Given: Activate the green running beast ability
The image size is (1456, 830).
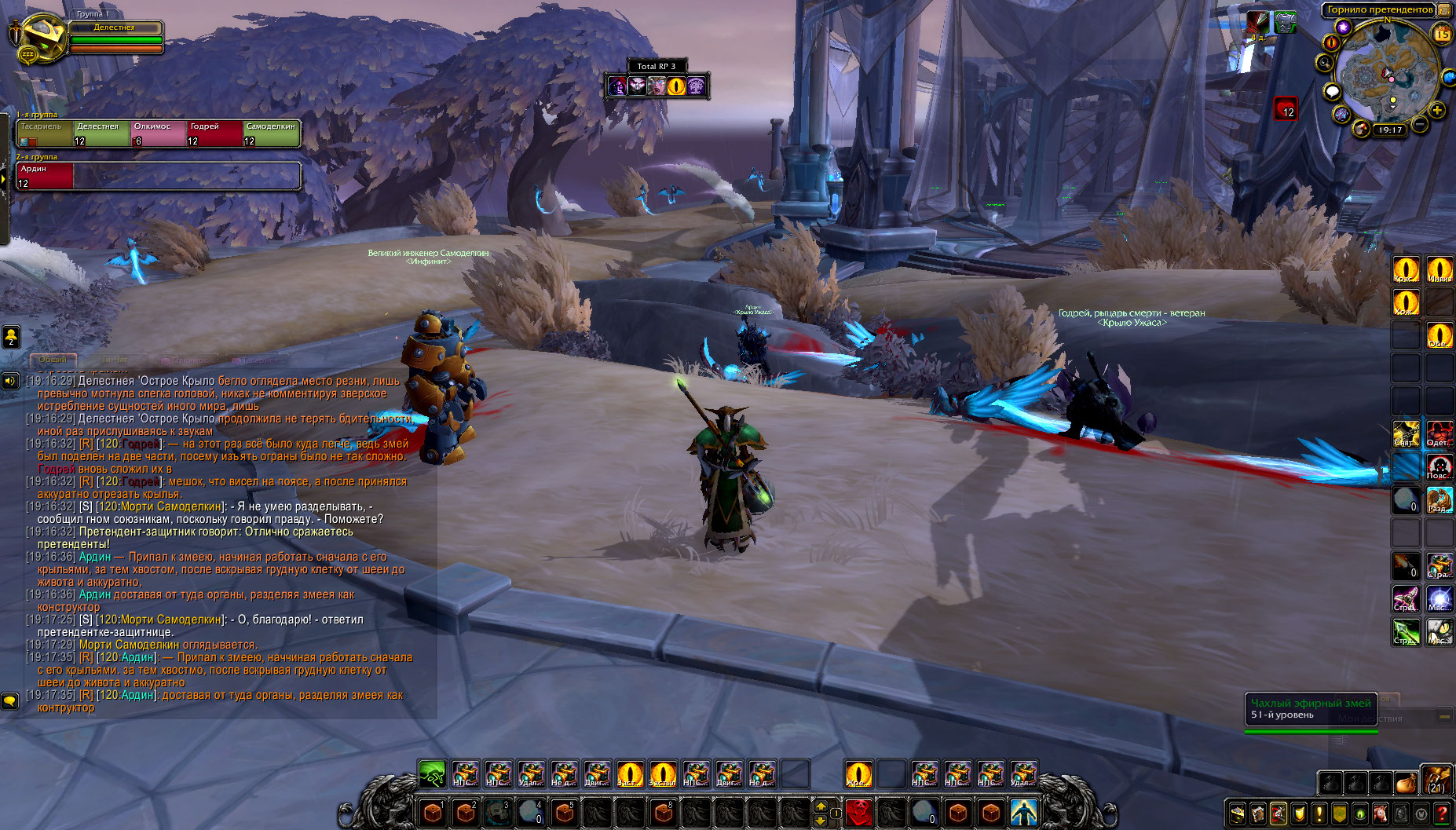Looking at the screenshot, I should [432, 773].
